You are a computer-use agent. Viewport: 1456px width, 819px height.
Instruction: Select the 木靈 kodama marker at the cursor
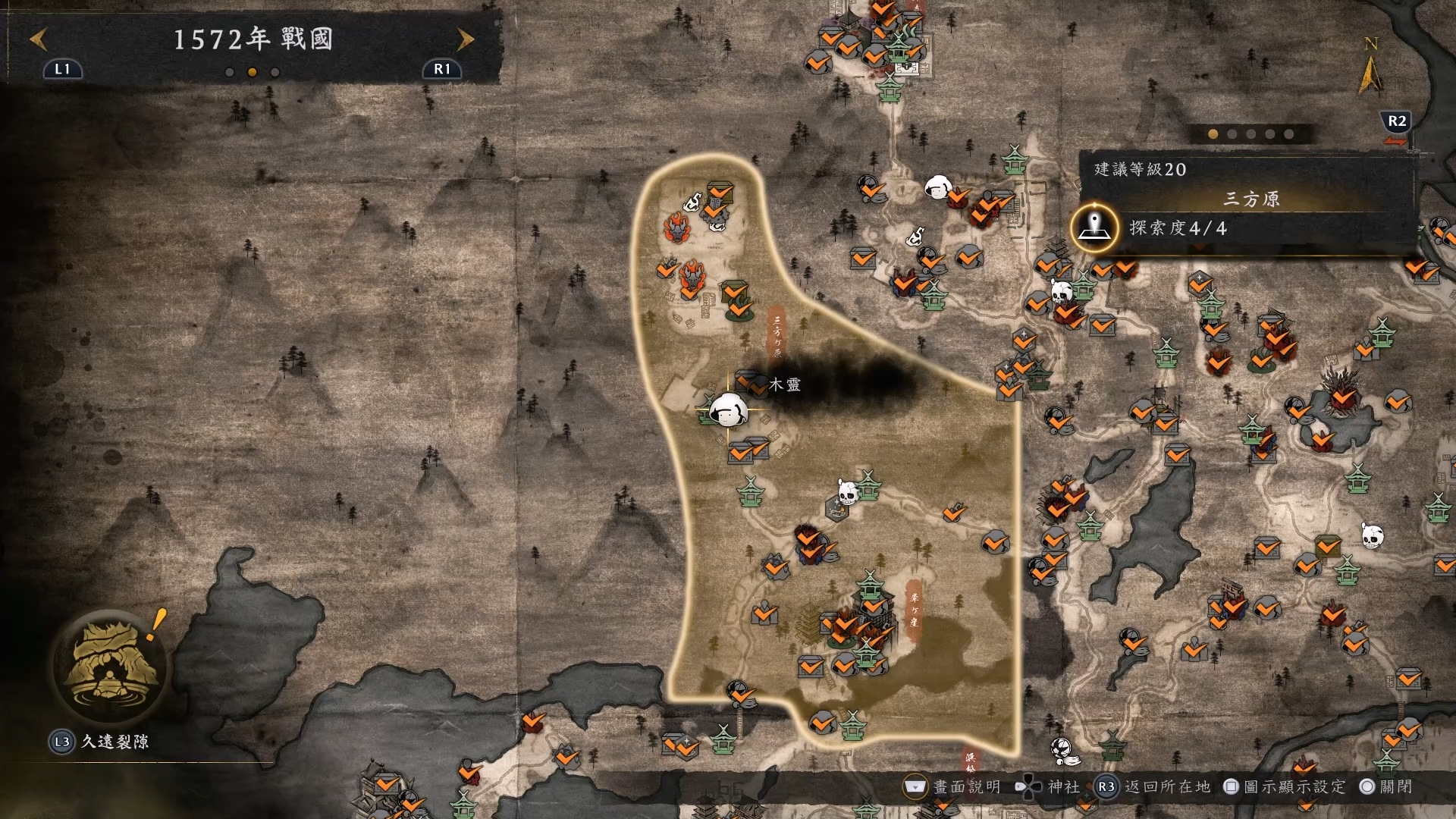tap(728, 410)
